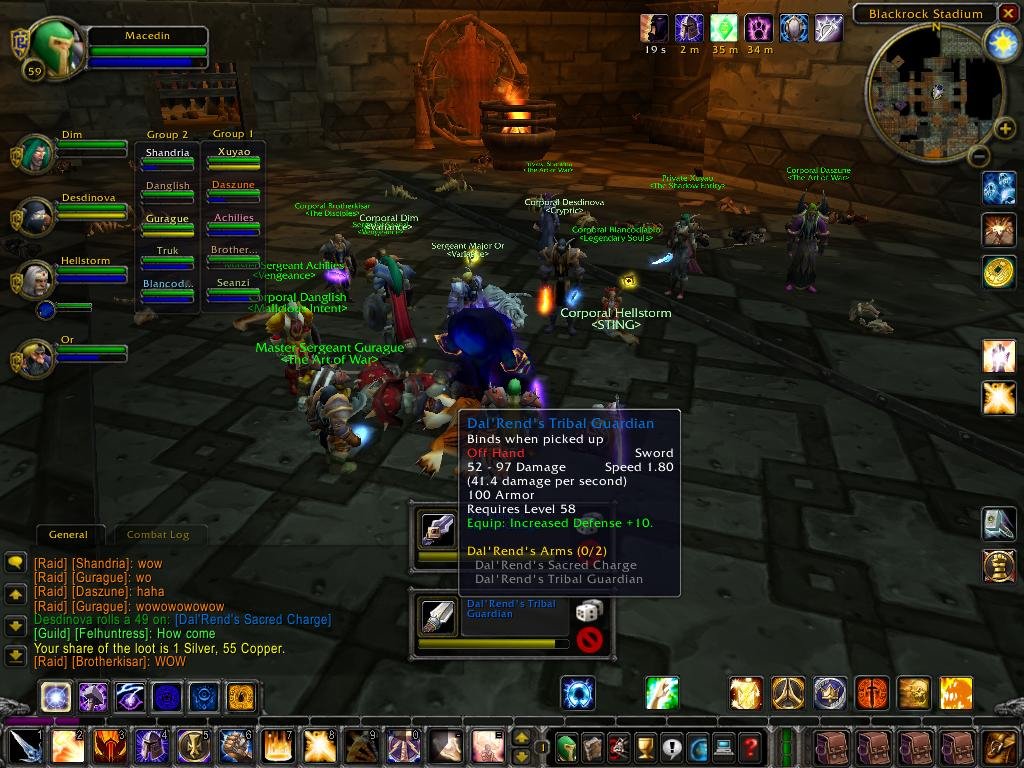Click the green gem buff icon
The width and height of the screenshot is (1024, 768).
tap(723, 28)
